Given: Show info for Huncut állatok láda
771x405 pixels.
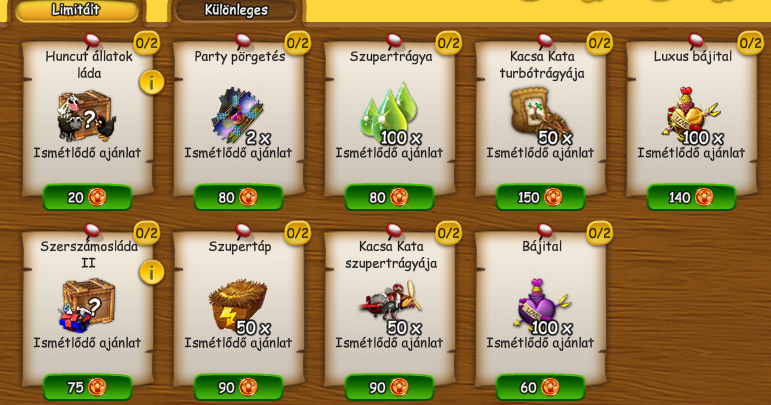Looking at the screenshot, I should coord(151,82).
